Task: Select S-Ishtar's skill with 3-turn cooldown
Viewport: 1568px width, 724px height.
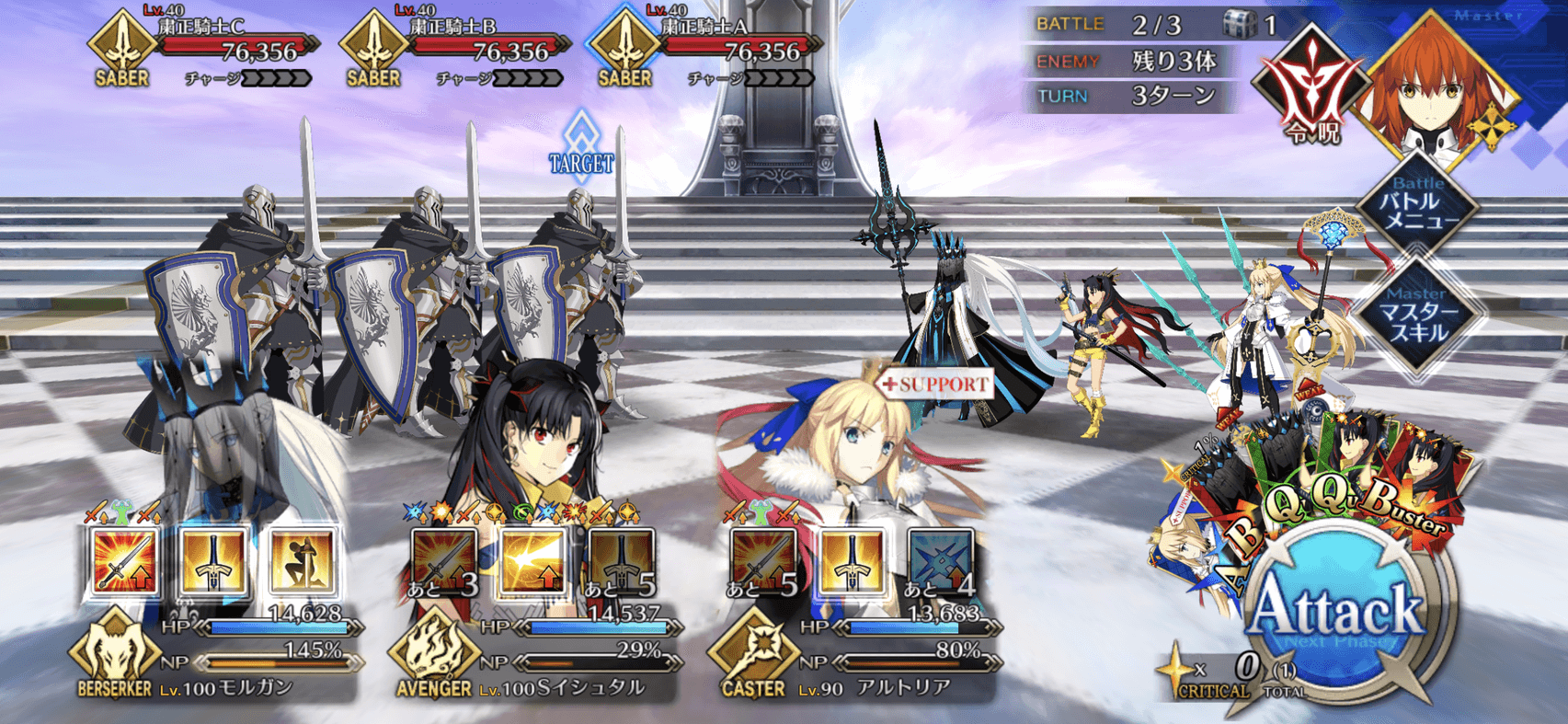Action: click(445, 561)
